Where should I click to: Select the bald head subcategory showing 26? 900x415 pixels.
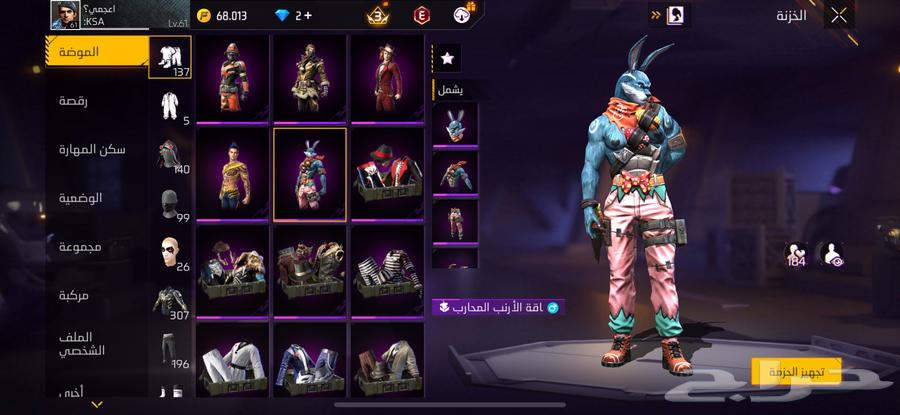[170, 252]
